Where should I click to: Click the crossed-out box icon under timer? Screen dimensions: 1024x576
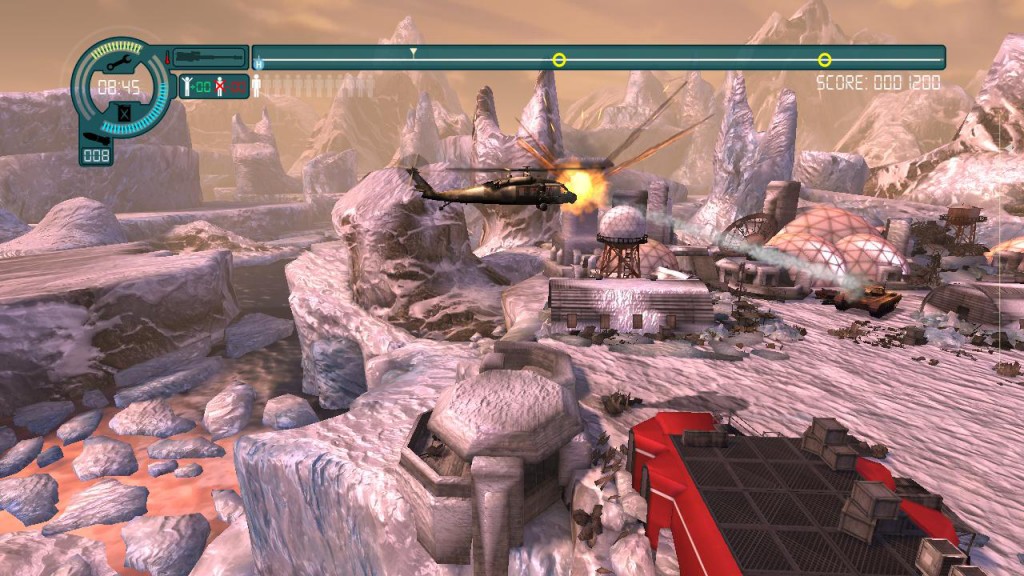[123, 113]
